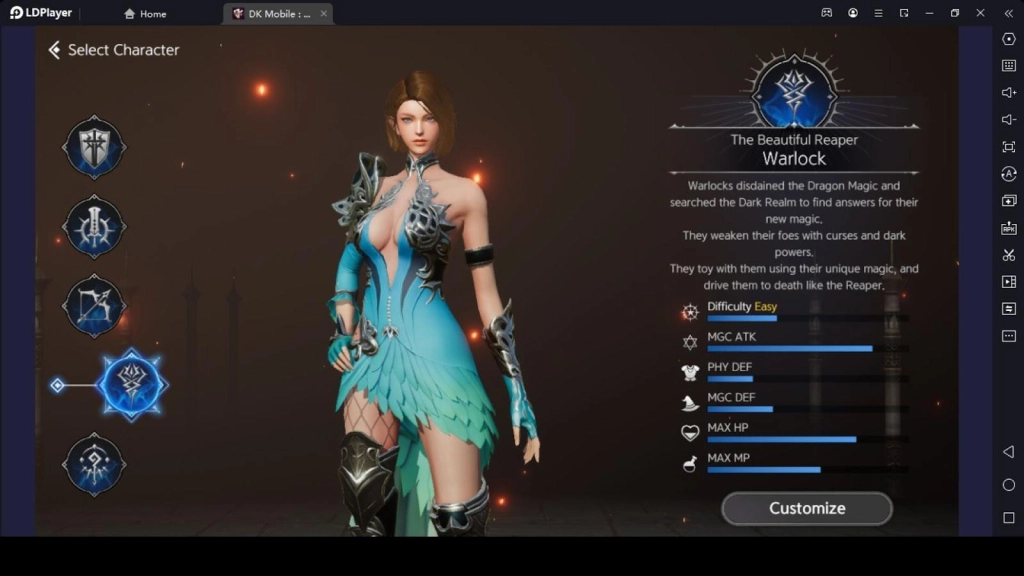This screenshot has height=576, width=1024.
Task: Select the highlighted Warlock class icon
Action: tap(132, 384)
